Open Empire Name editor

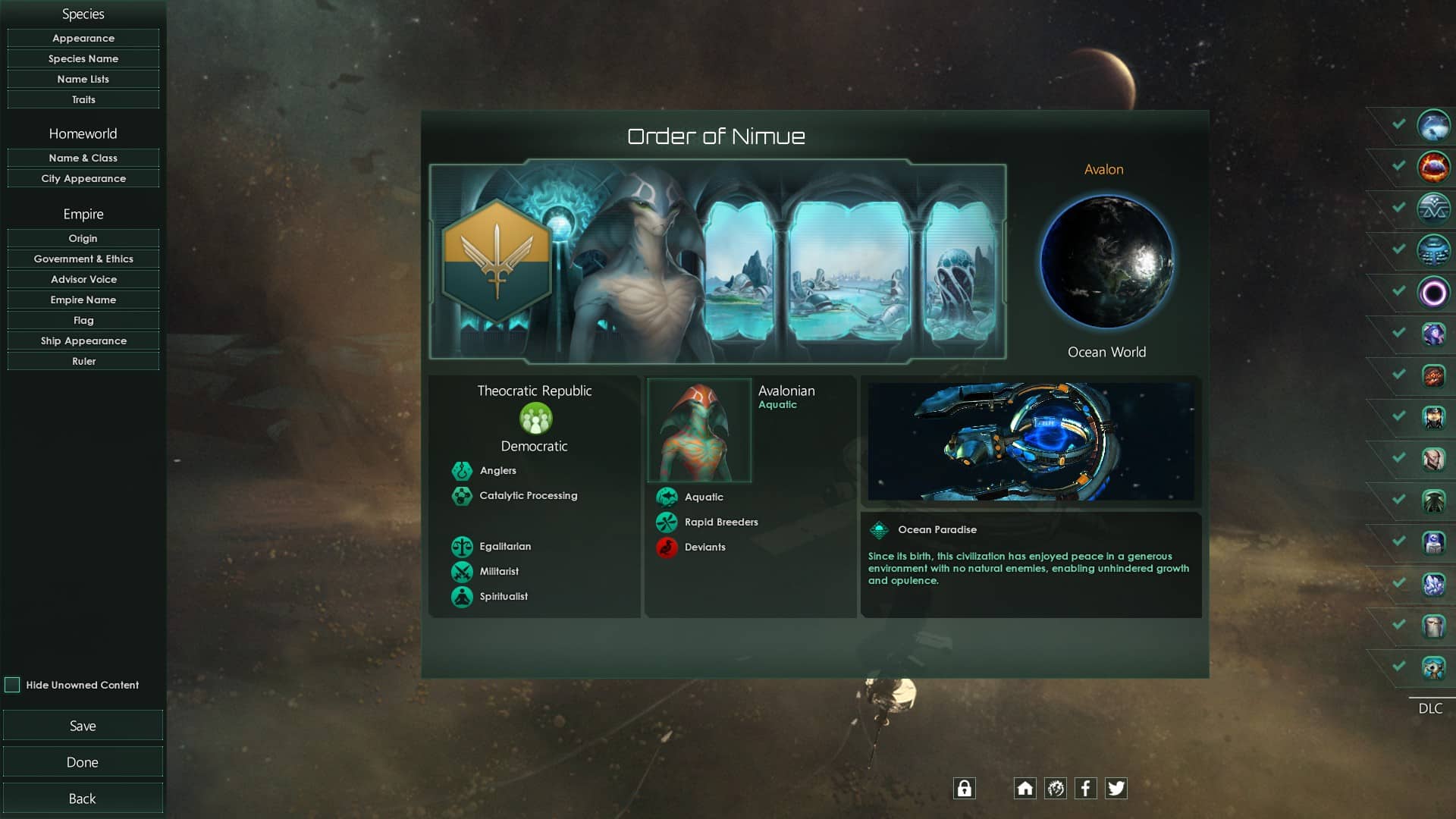[x=83, y=300]
